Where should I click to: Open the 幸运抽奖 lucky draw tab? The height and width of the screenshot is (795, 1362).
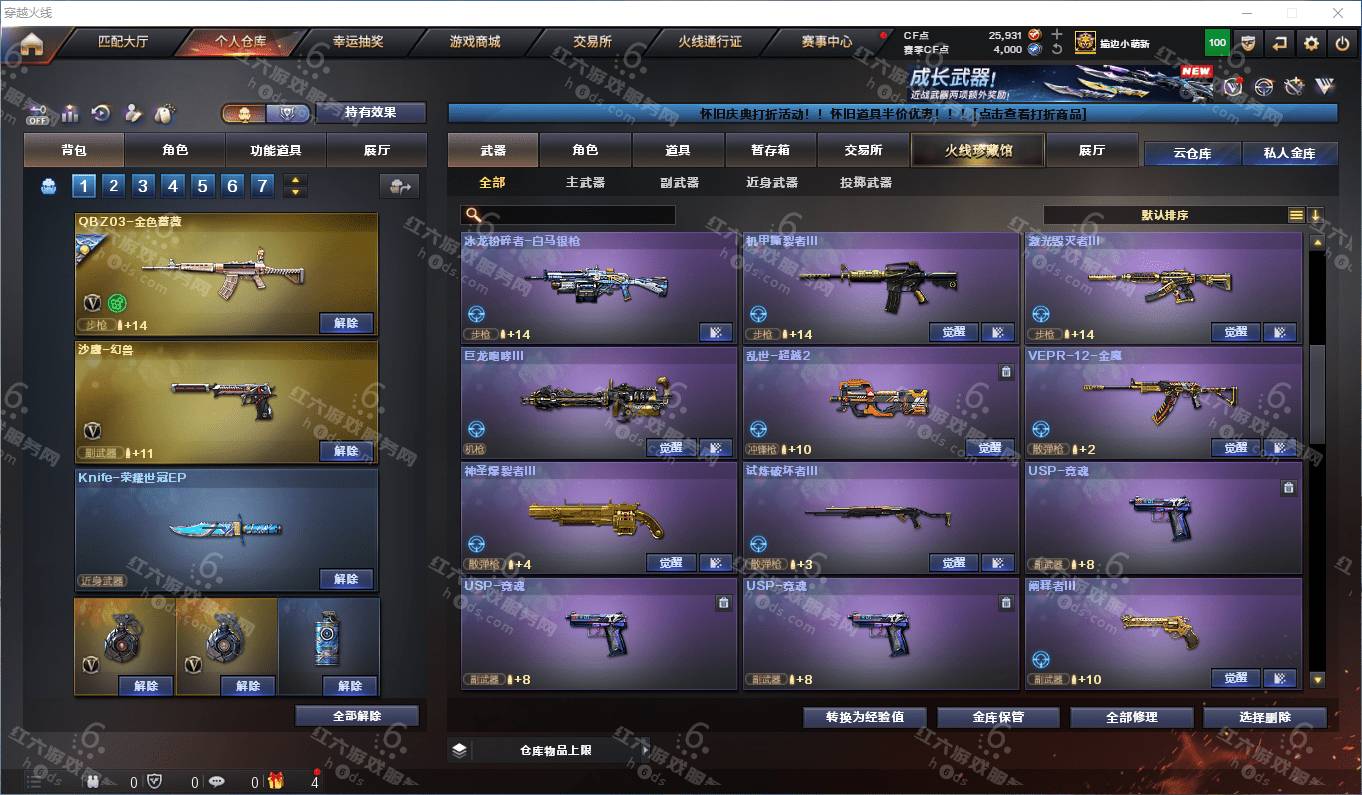coord(358,42)
